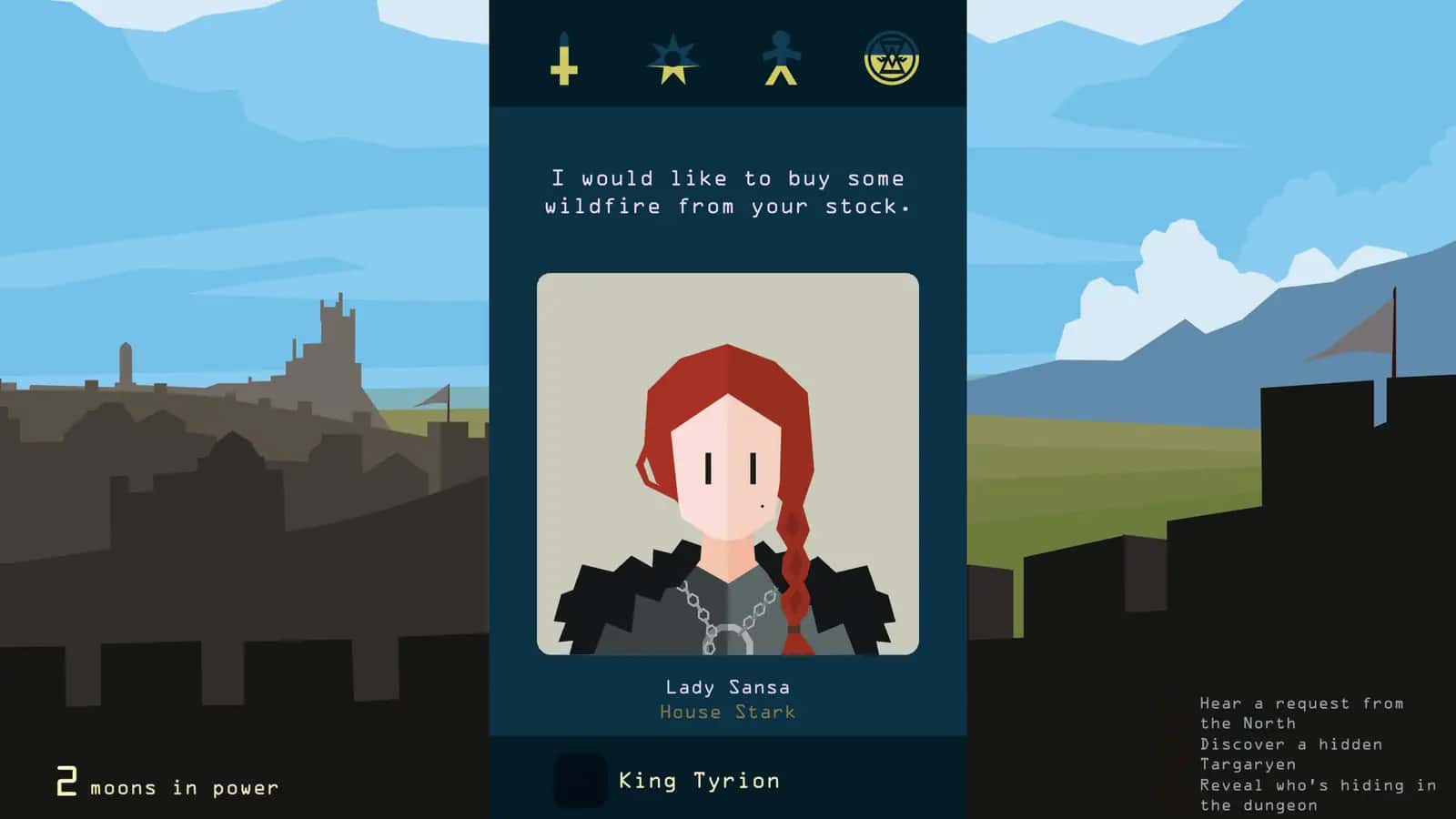1456x819 pixels.
Task: Click objective Discover a hidden Targaryen
Action: (1292, 753)
